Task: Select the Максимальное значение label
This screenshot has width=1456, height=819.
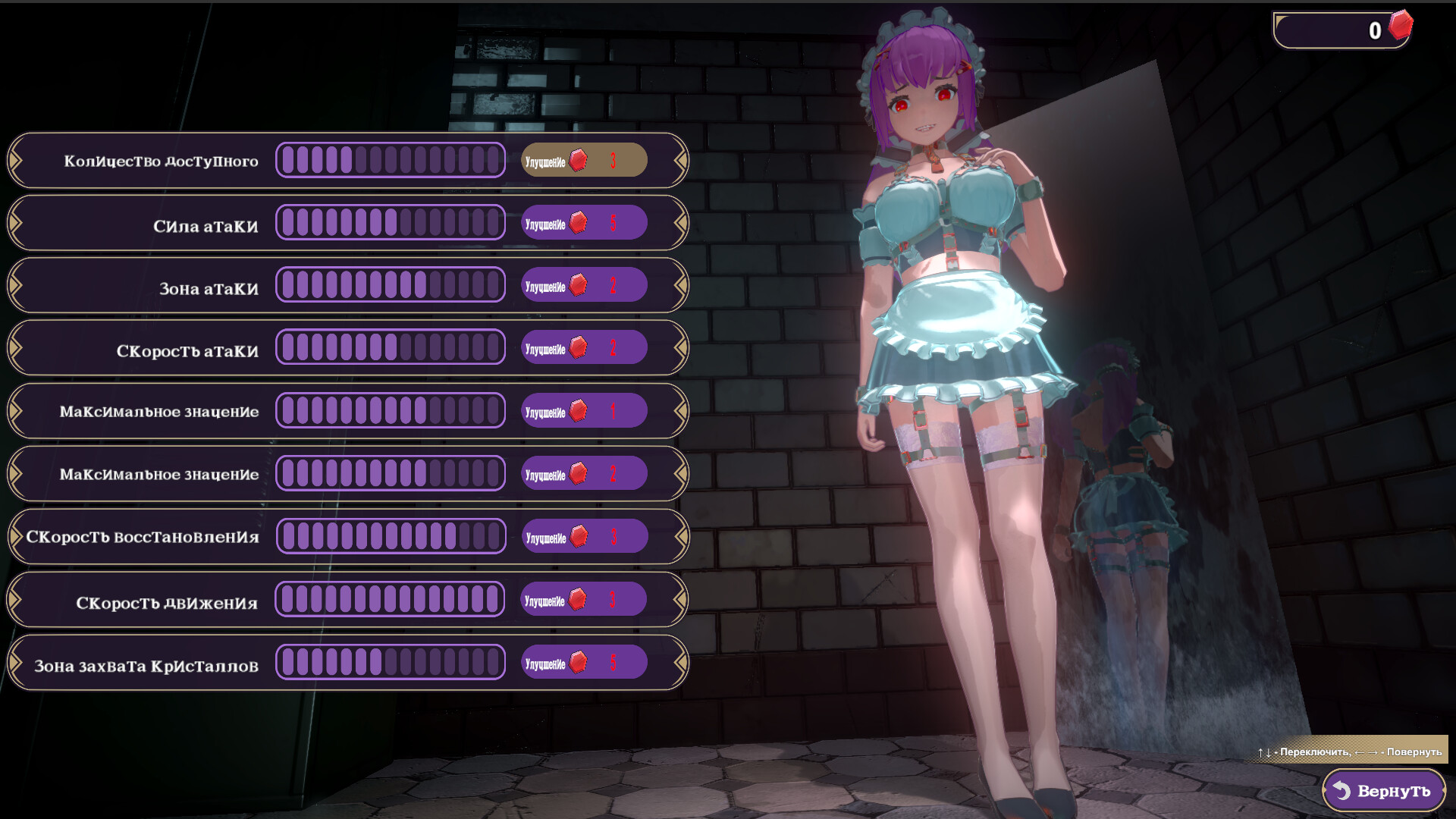Action: click(x=160, y=410)
